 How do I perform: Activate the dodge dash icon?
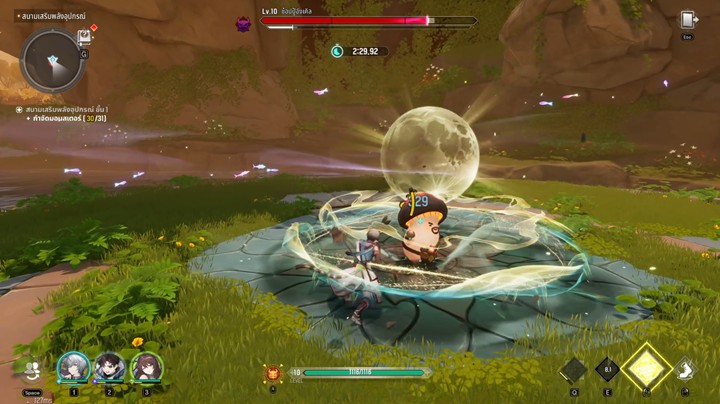pos(686,371)
